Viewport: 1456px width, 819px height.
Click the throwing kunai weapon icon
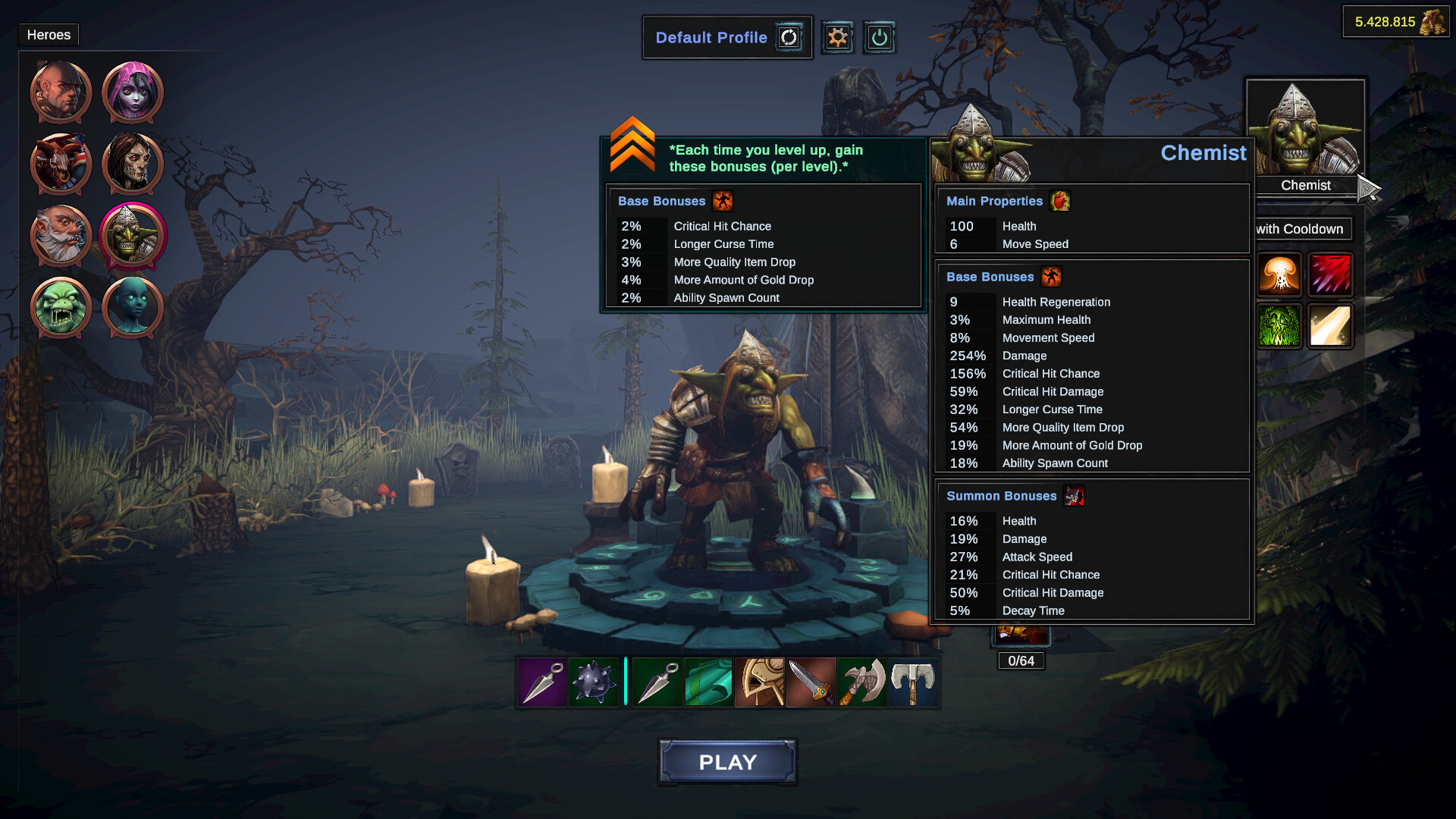(x=541, y=682)
